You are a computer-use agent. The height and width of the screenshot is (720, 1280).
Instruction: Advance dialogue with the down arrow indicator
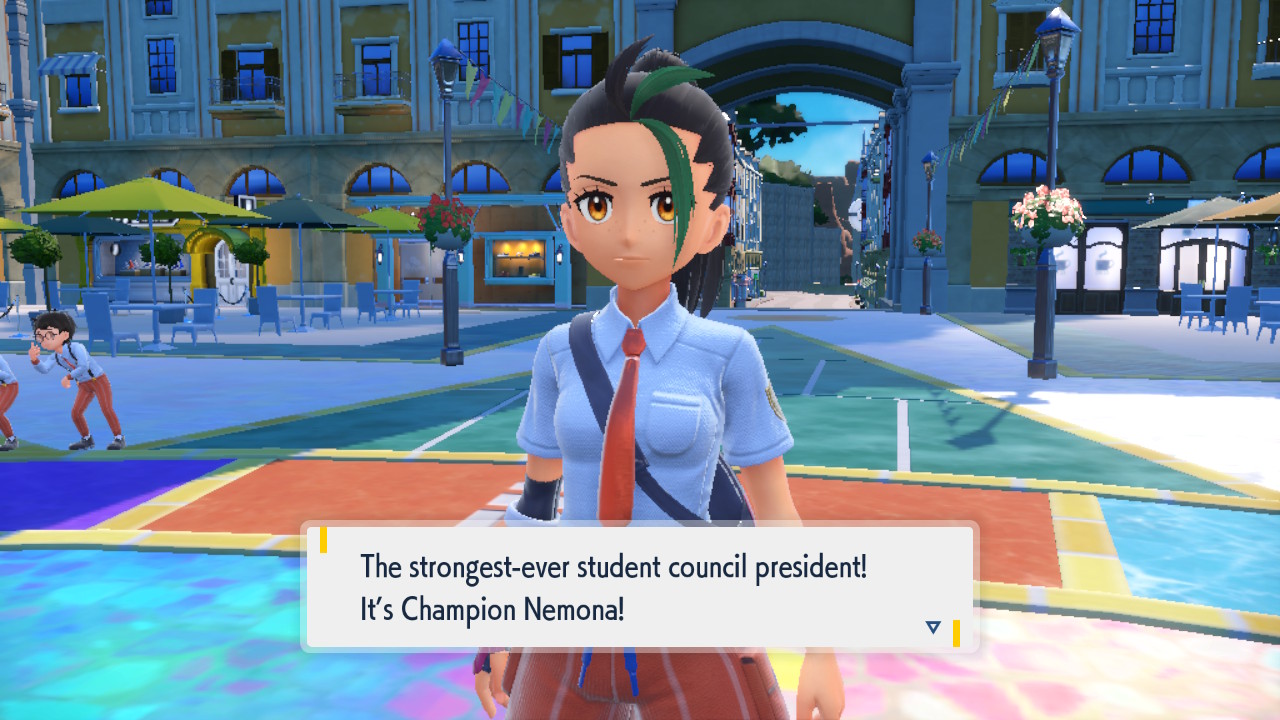933,627
